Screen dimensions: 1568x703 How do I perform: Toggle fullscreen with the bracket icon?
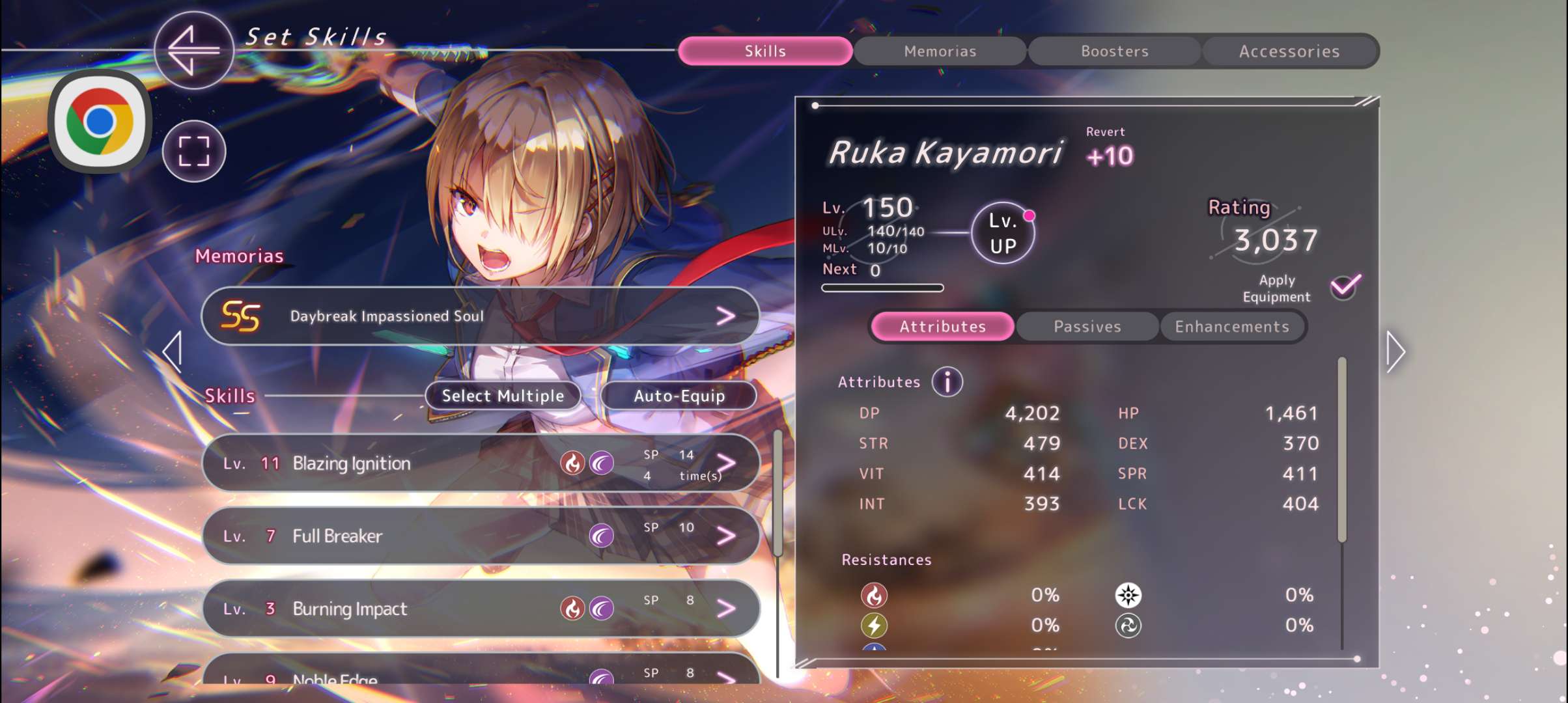[194, 152]
